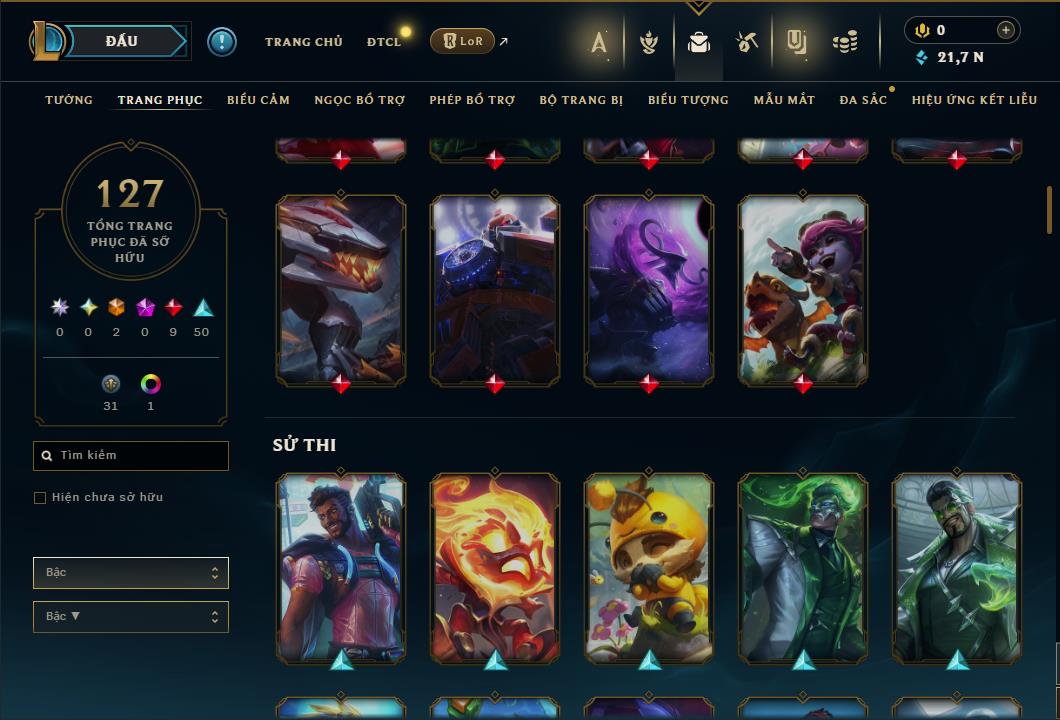The width and height of the screenshot is (1060, 720).
Task: Switch to the BIỂU CẢM tab
Action: [258, 100]
